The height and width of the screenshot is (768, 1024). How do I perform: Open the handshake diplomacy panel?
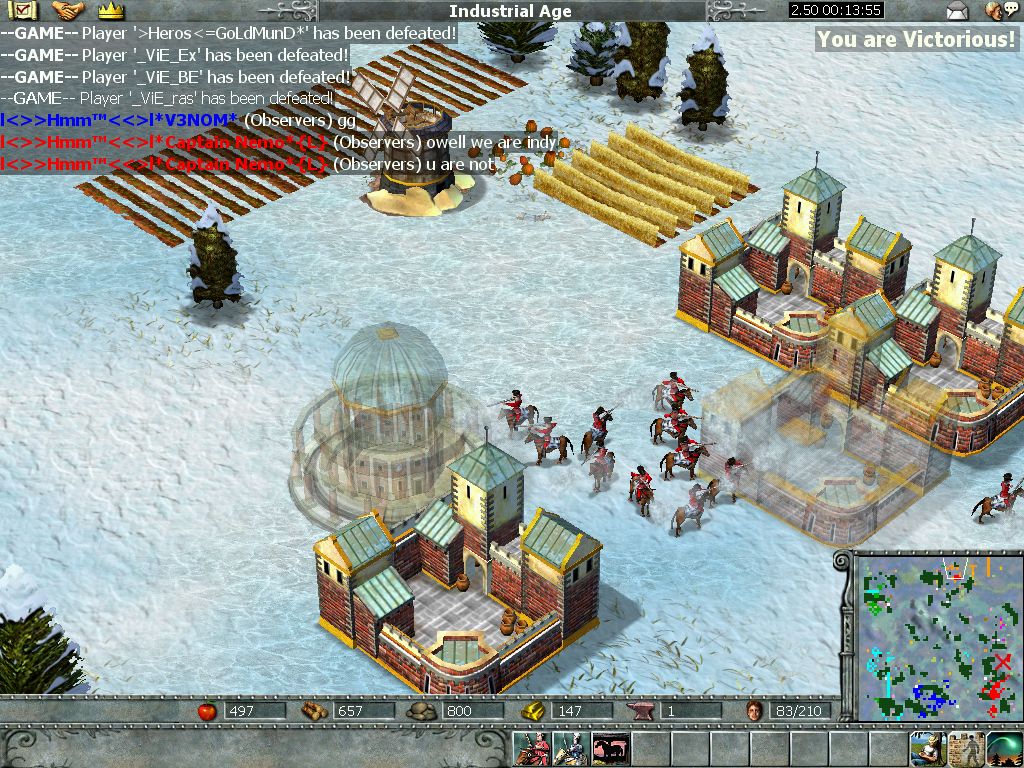[x=68, y=11]
